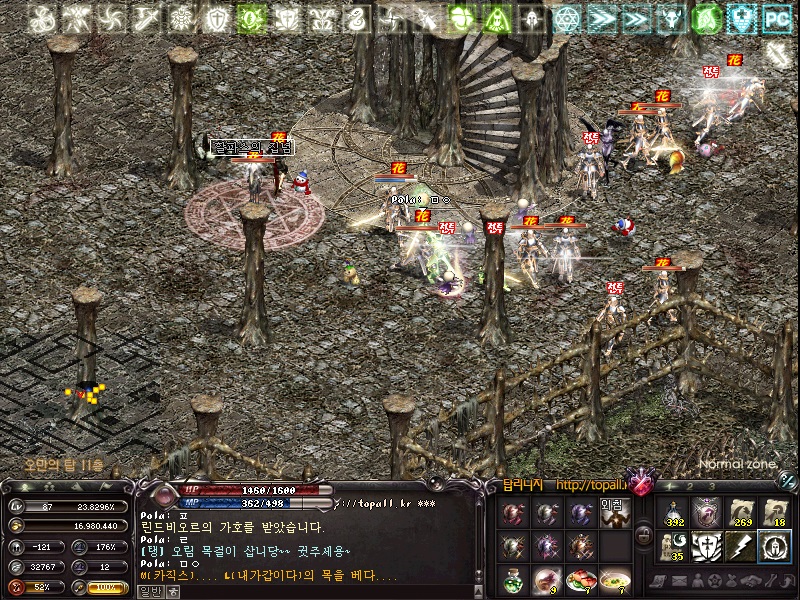The height and width of the screenshot is (600, 800).
Task: Use the green potion flask
Action: pos(513,579)
